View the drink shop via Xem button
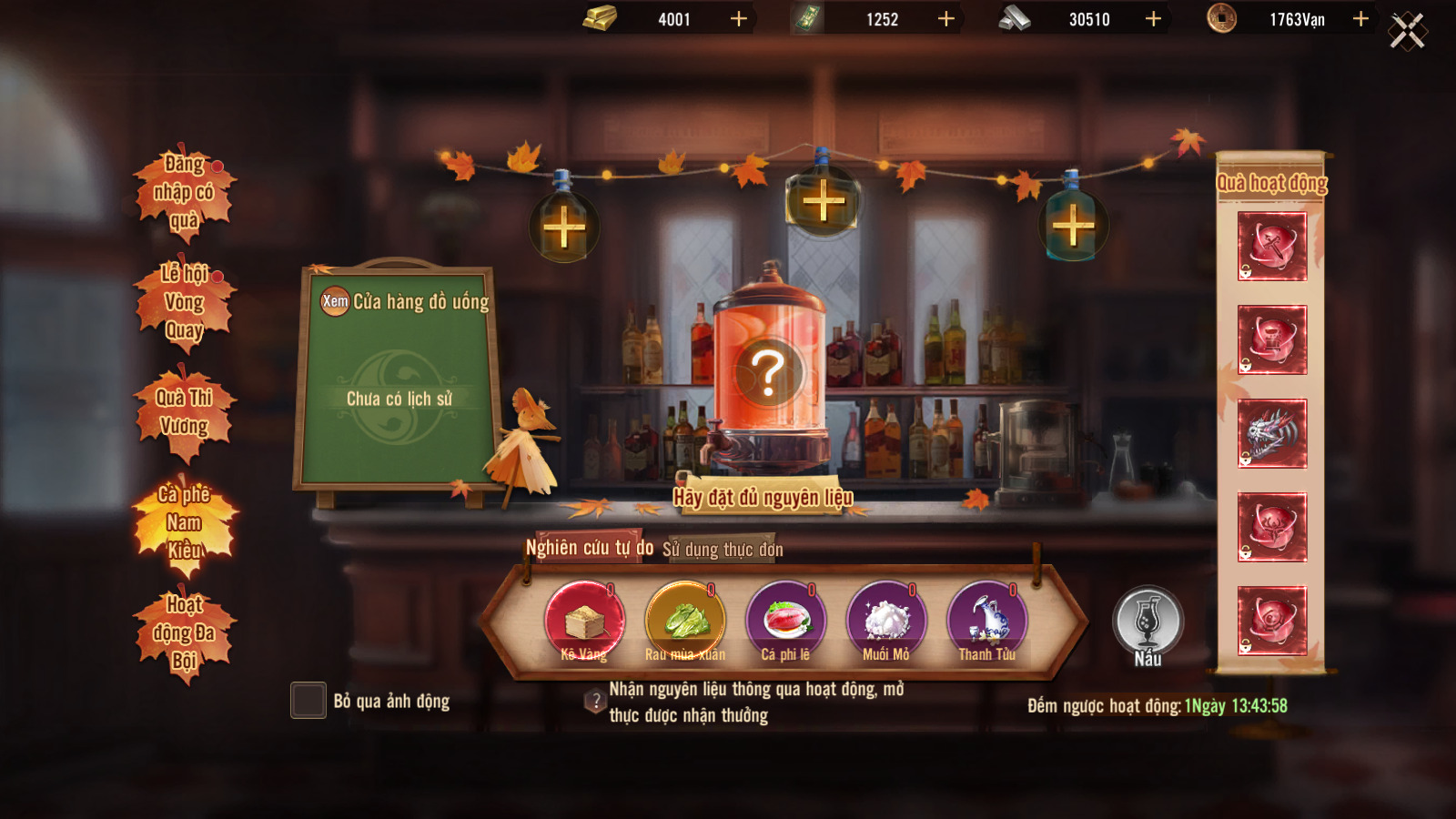The height and width of the screenshot is (819, 1456). point(335,301)
